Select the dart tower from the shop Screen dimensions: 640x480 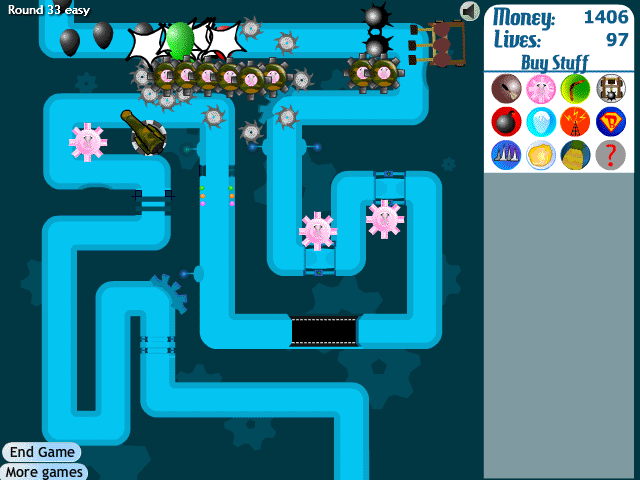(506, 89)
